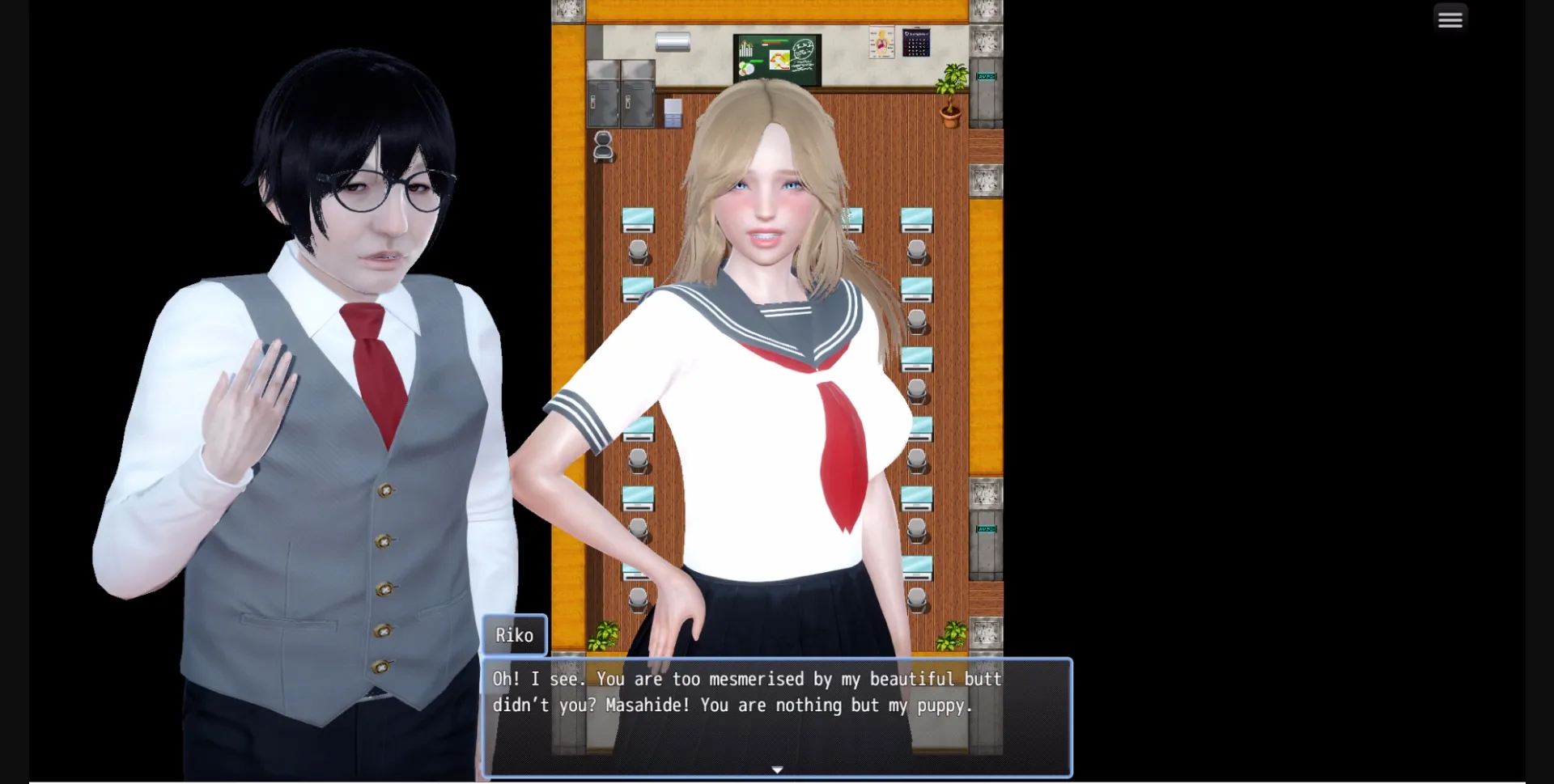Expand the dialogue box continue indicator
Image resolution: width=1554 pixels, height=784 pixels.
[777, 769]
